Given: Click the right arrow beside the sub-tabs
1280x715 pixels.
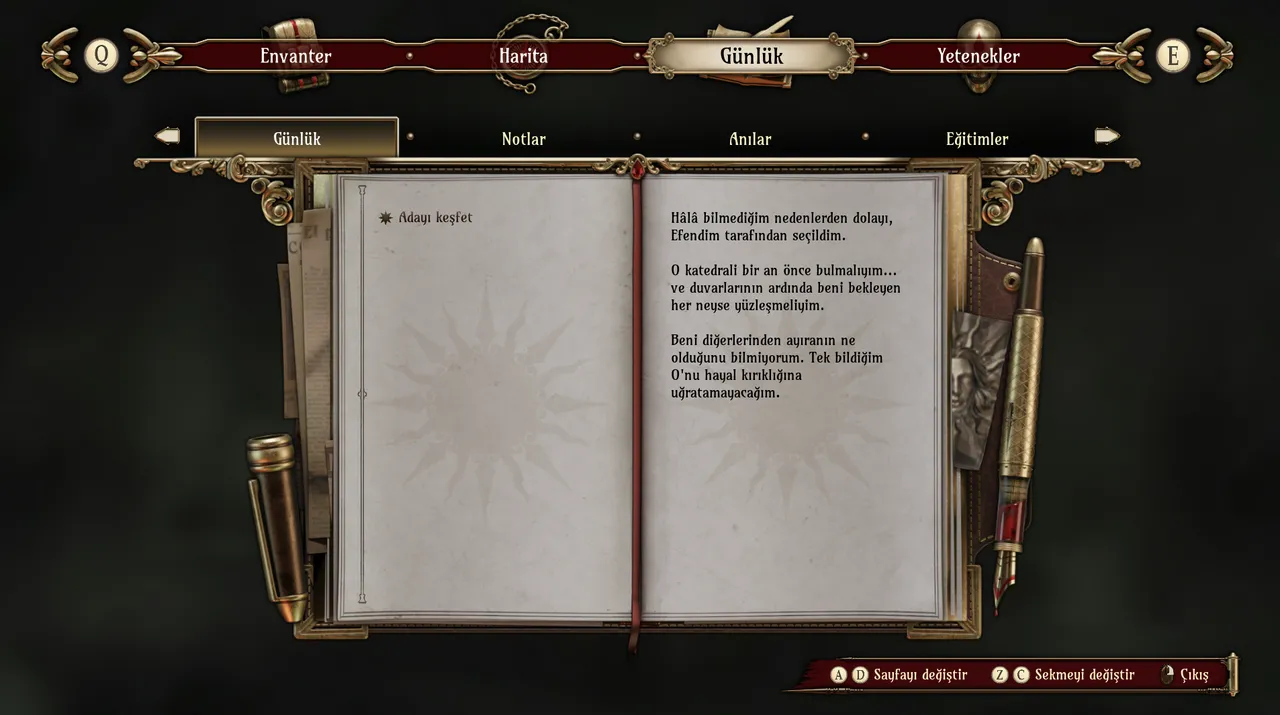Looking at the screenshot, I should 1107,136.
